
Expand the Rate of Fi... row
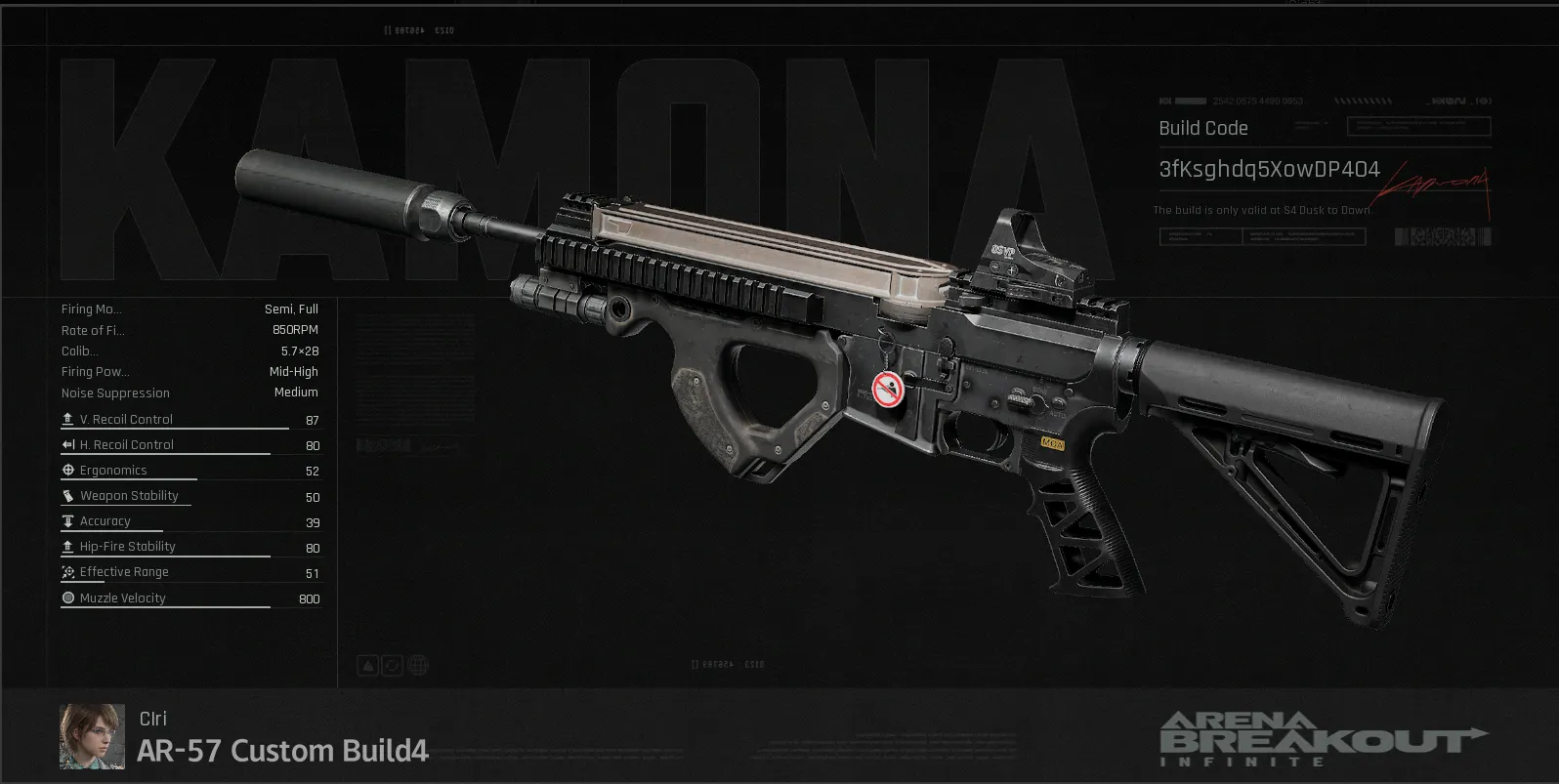pyautogui.click(x=93, y=330)
